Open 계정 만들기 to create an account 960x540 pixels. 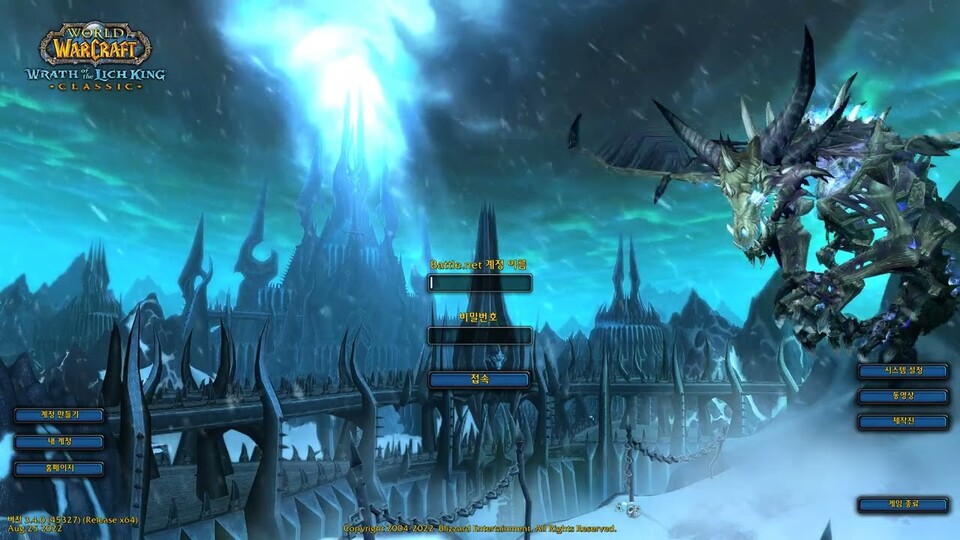tap(59, 415)
